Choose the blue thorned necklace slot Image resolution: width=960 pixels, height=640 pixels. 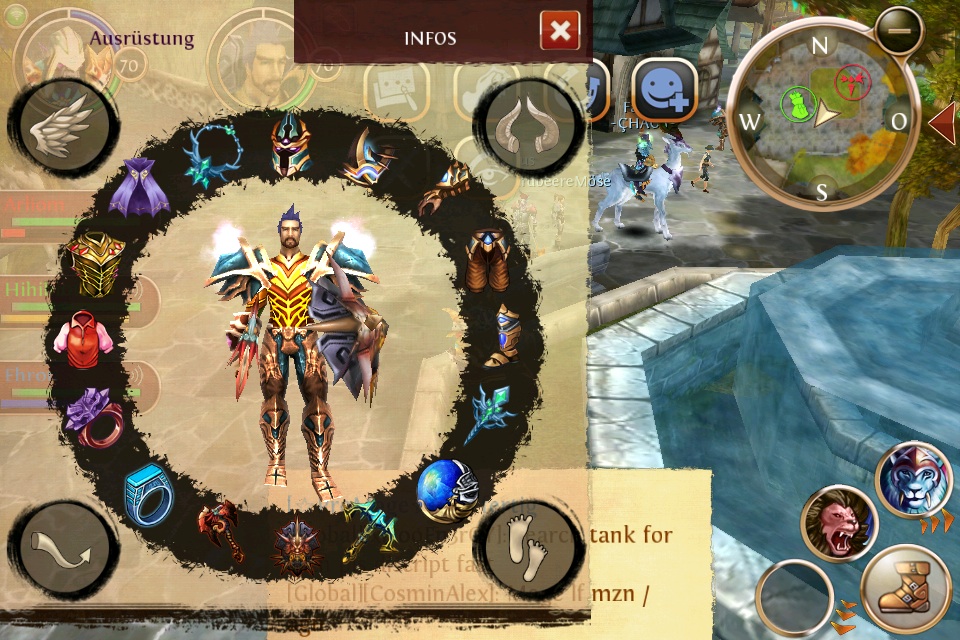(211, 156)
